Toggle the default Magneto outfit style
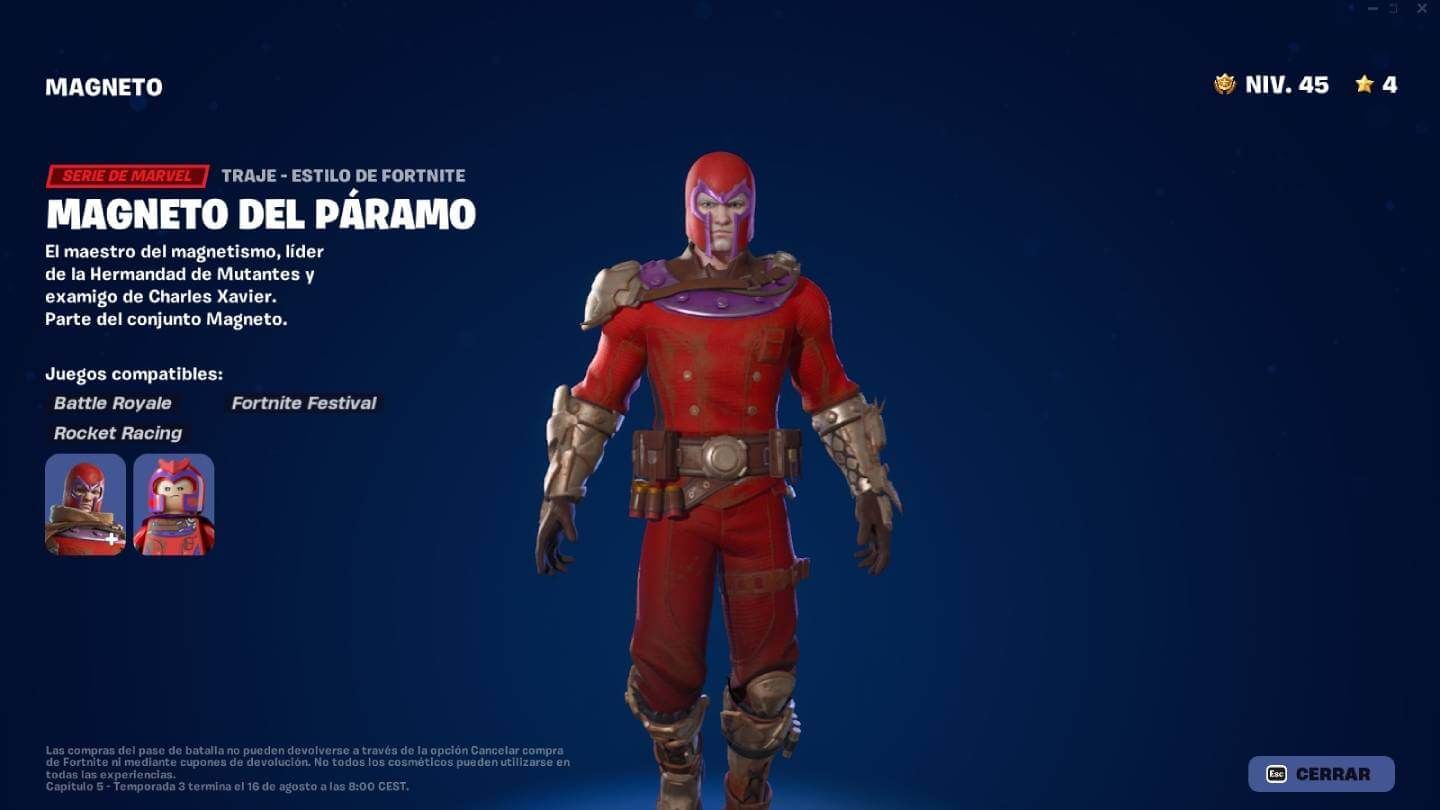This screenshot has height=810, width=1440. click(85, 504)
